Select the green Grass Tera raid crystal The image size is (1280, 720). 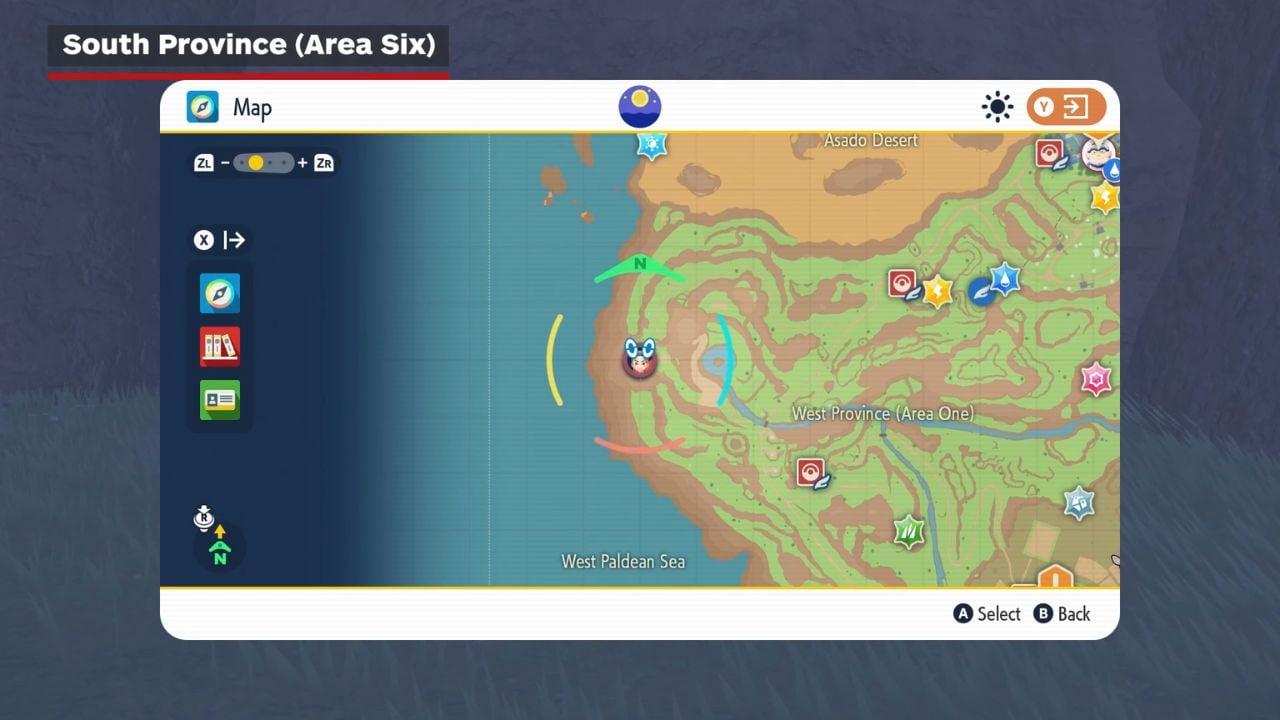click(909, 530)
